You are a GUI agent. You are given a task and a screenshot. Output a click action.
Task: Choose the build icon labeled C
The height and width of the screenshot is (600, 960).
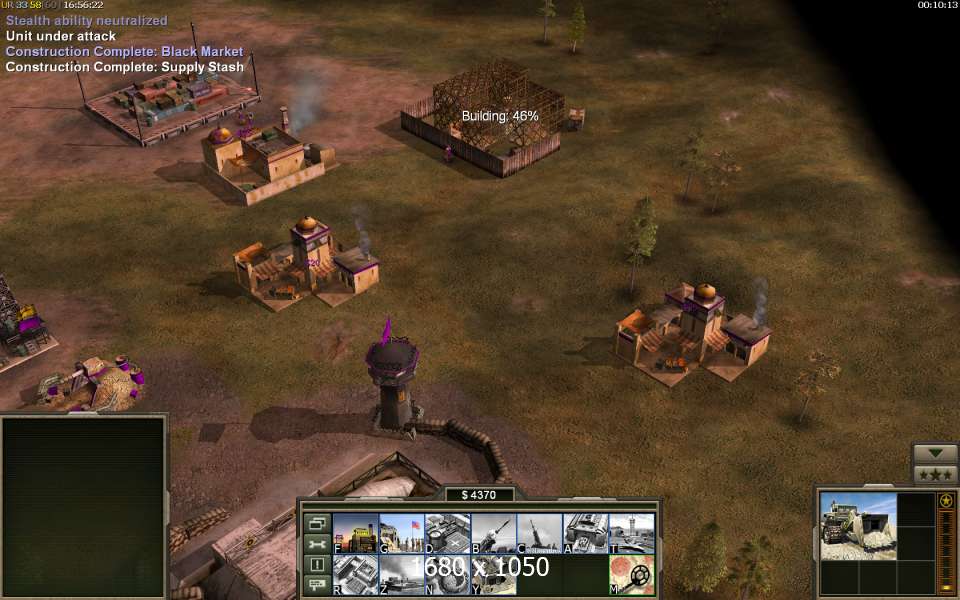click(539, 533)
